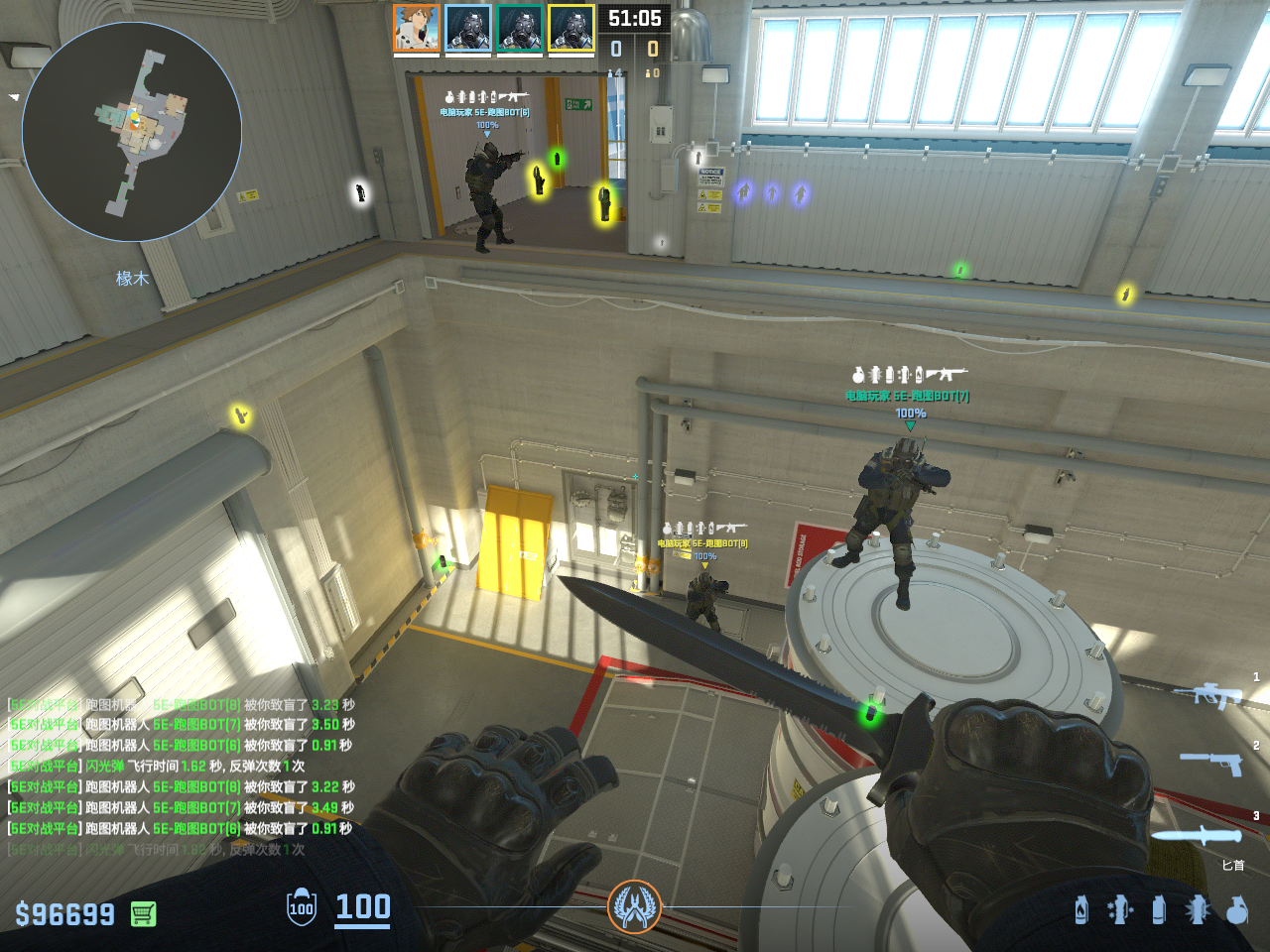This screenshot has height=952, width=1270.
Task: Equip the HE grenade icon
Action: point(1236,909)
